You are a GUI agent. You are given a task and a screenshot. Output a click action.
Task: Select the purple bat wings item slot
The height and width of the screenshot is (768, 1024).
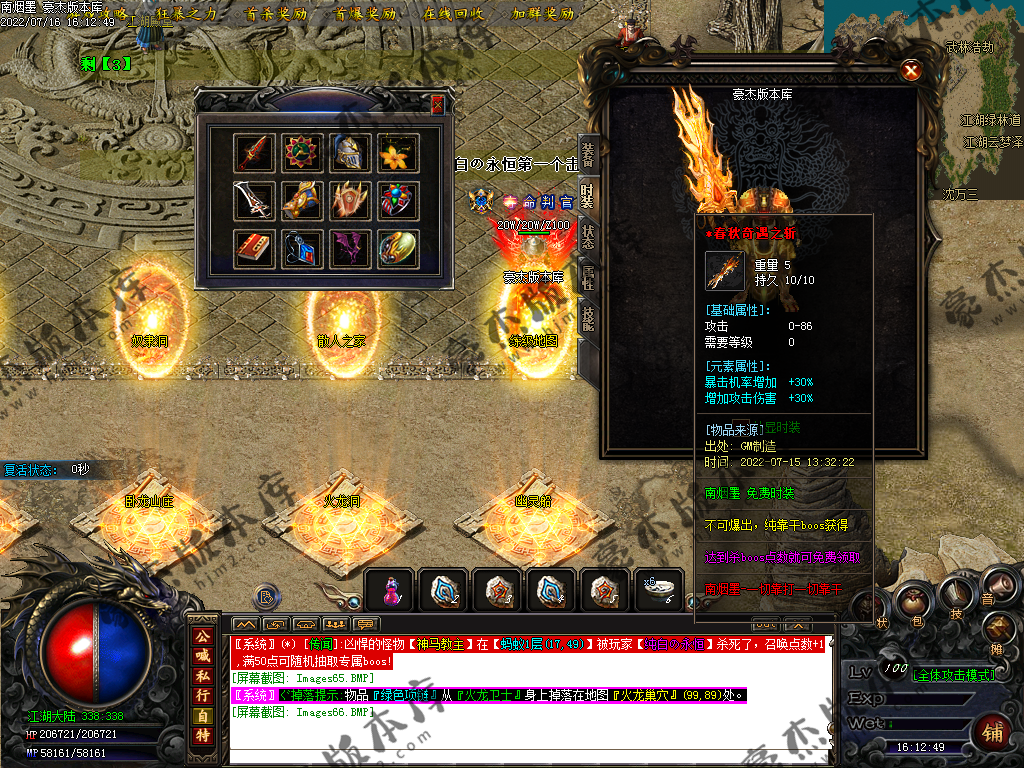pos(350,248)
